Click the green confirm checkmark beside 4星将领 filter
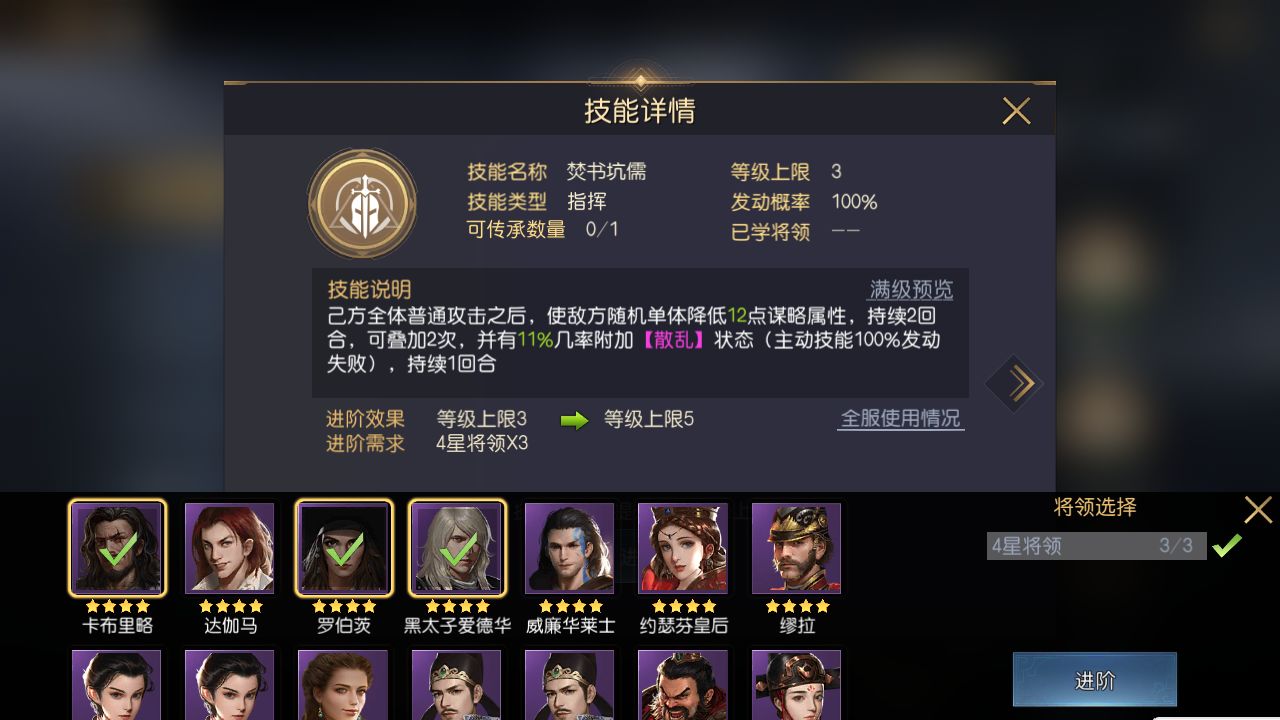This screenshot has height=720, width=1280. (1227, 546)
